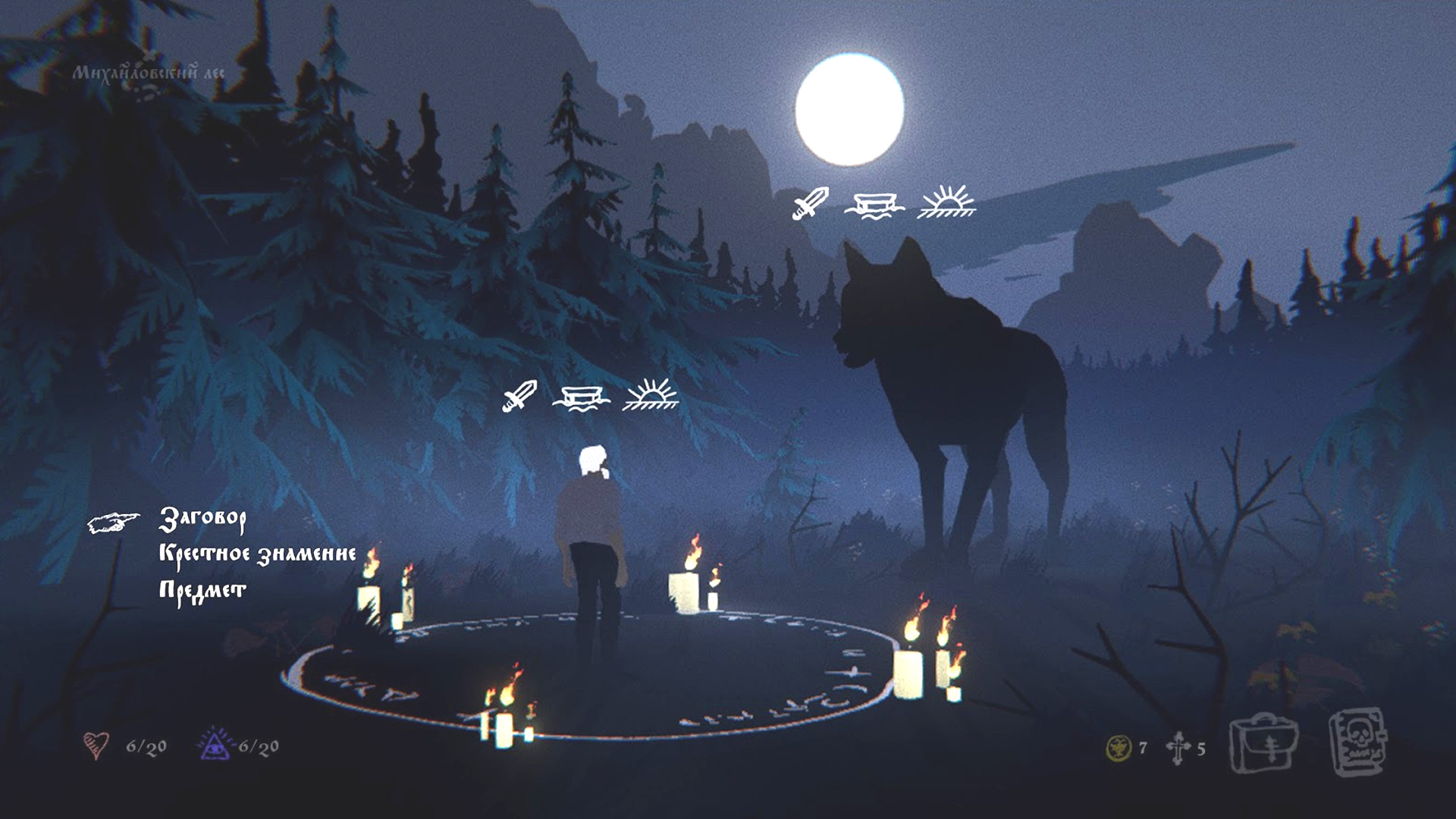1456x819 pixels.
Task: Select the Заговор action
Action: coord(203,520)
